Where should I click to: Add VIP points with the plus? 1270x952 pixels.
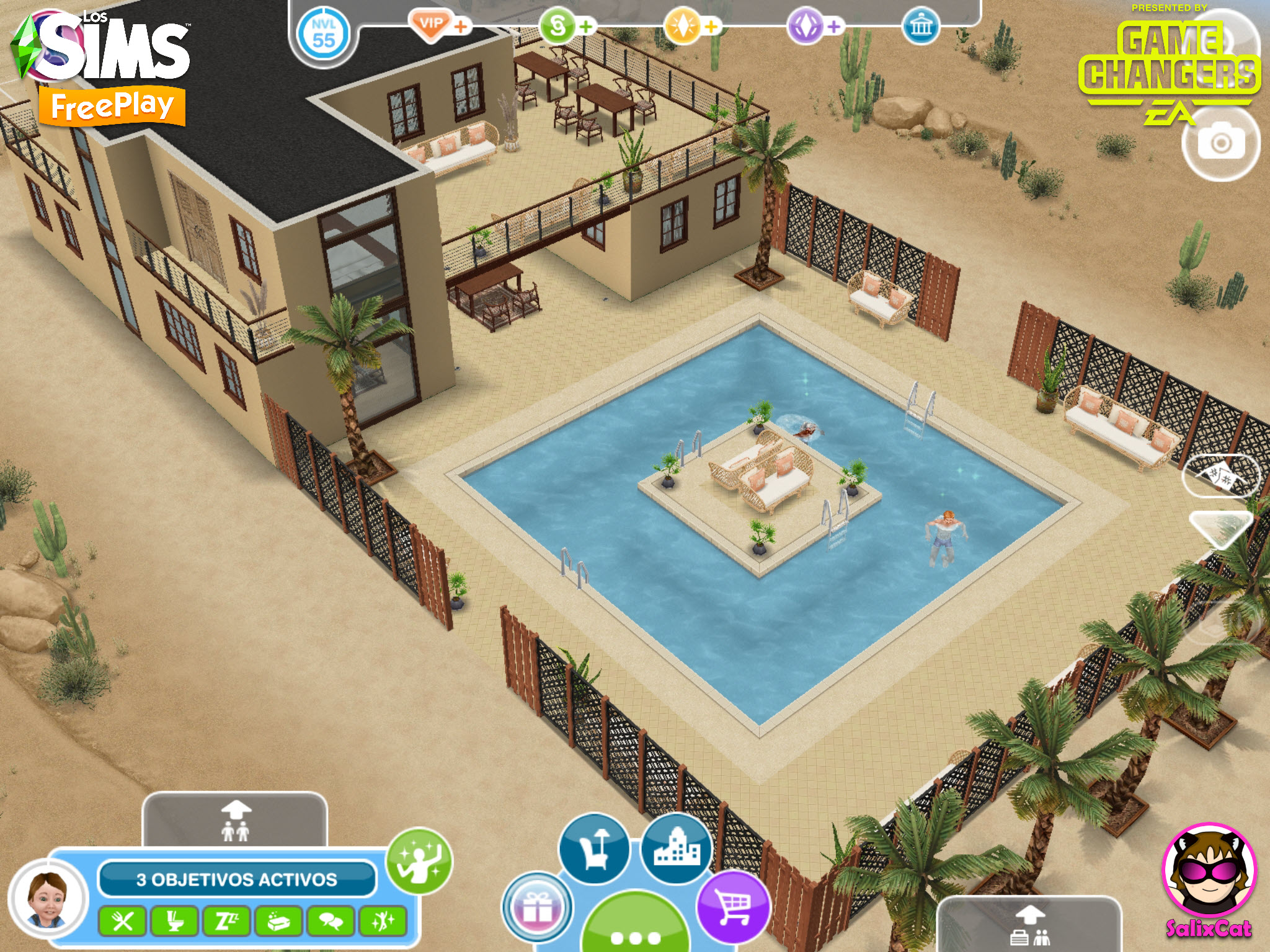[x=461, y=27]
